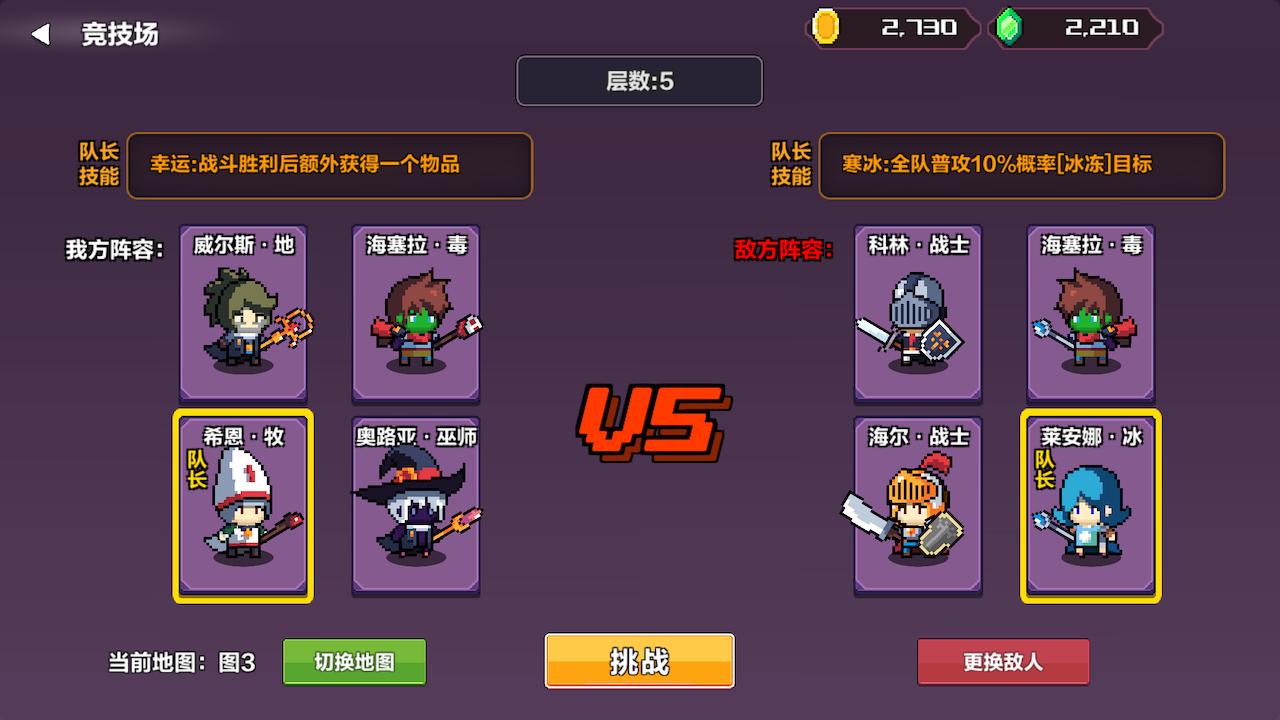Click the 海尔·战士 warrior portrait

click(x=916, y=505)
